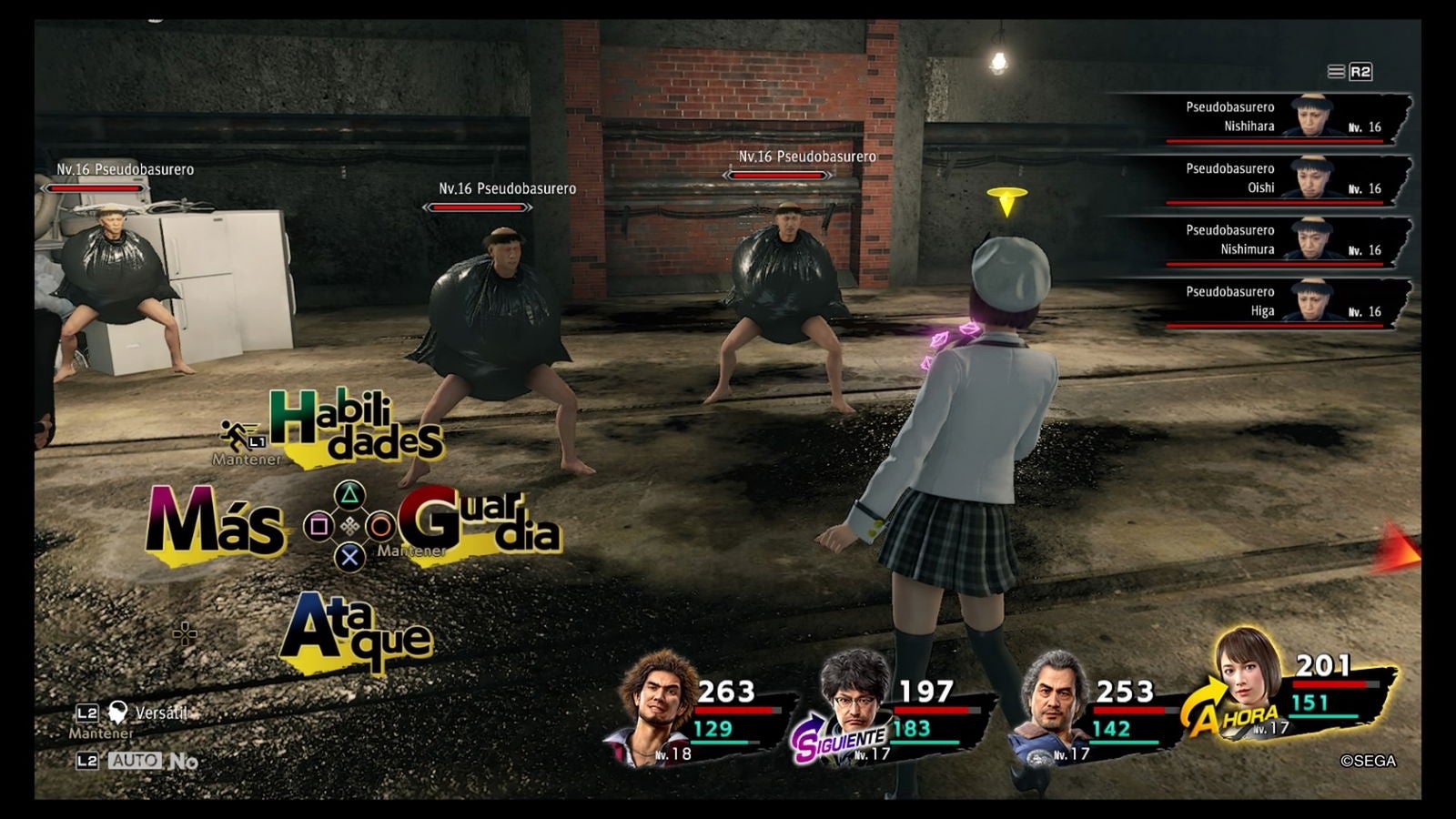
Task: Select the Habilidades running-figure skill icon
Action: pyautogui.click(x=234, y=431)
